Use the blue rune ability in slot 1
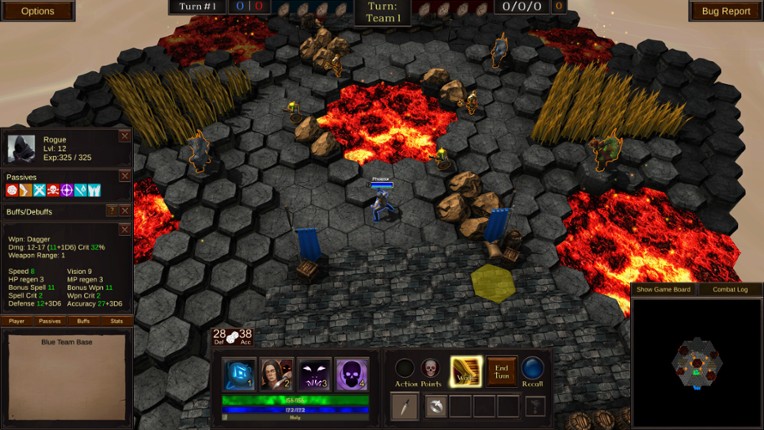Viewport: 764px width, 430px height. pos(239,374)
